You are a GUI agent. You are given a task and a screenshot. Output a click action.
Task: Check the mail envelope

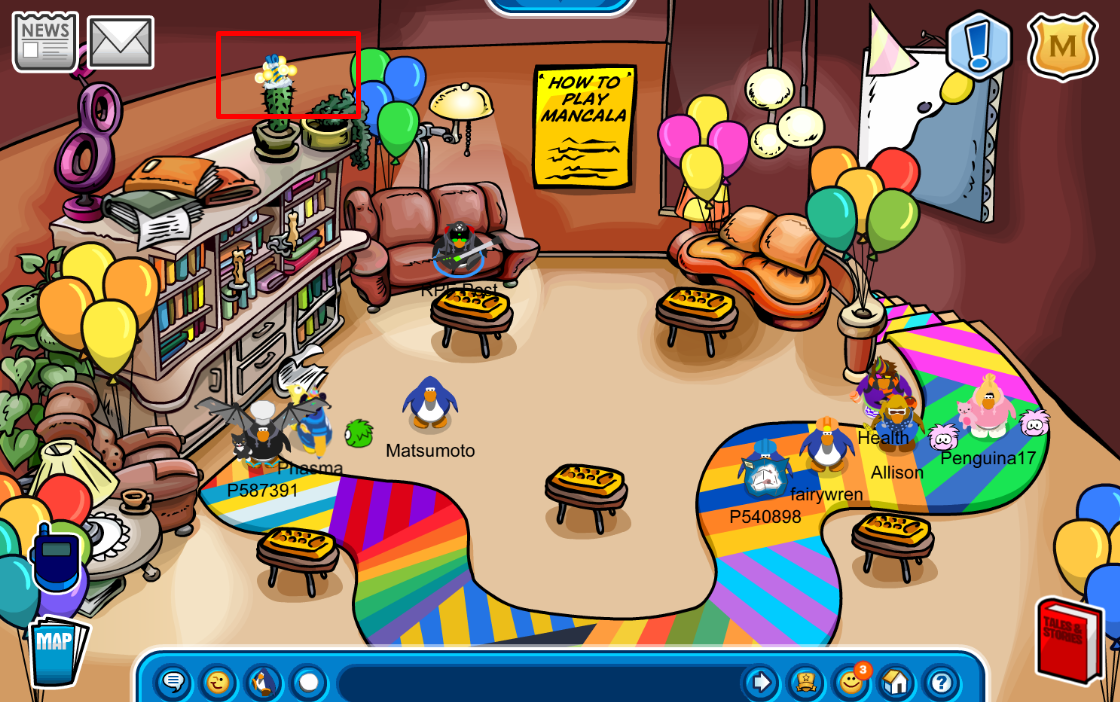tap(120, 43)
